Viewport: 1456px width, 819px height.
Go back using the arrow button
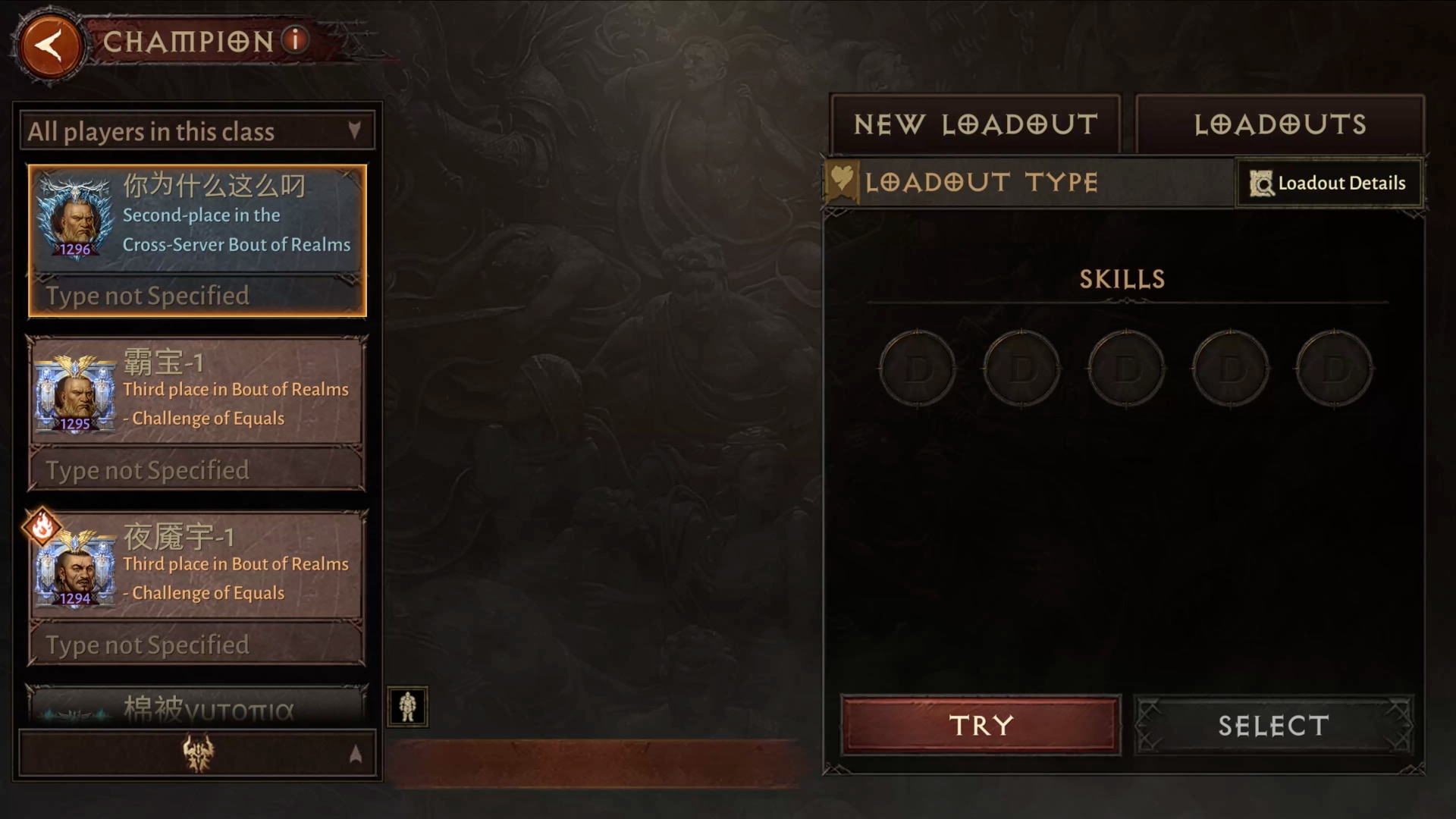[x=50, y=45]
